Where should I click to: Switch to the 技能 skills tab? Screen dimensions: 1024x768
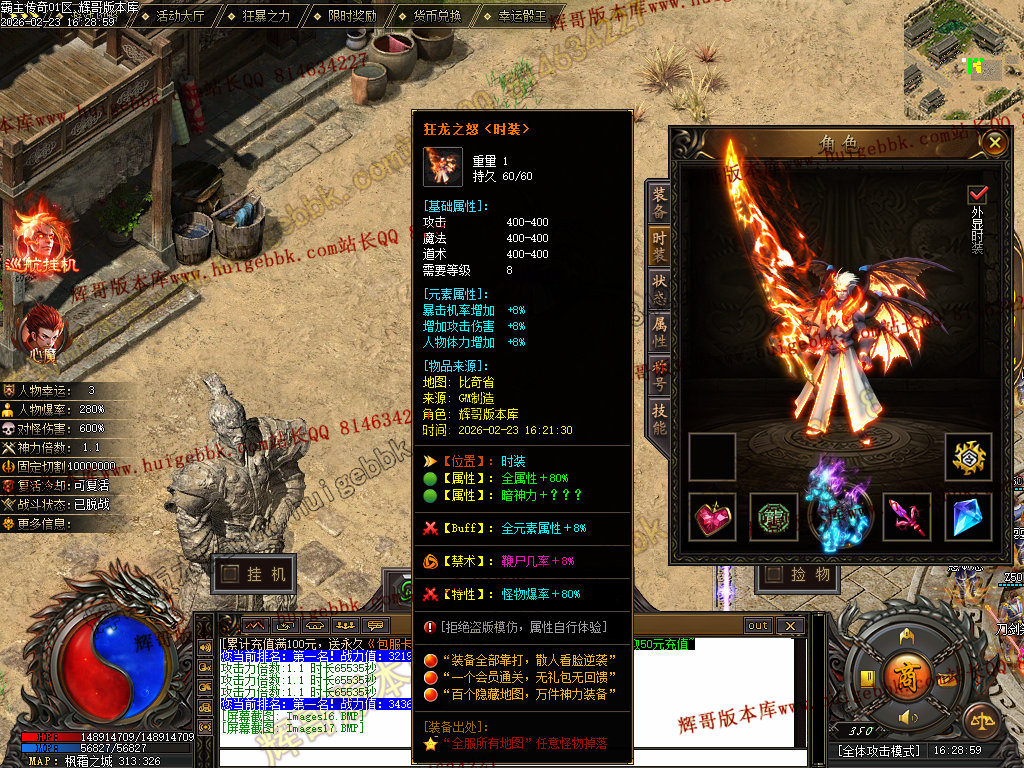coord(659,417)
